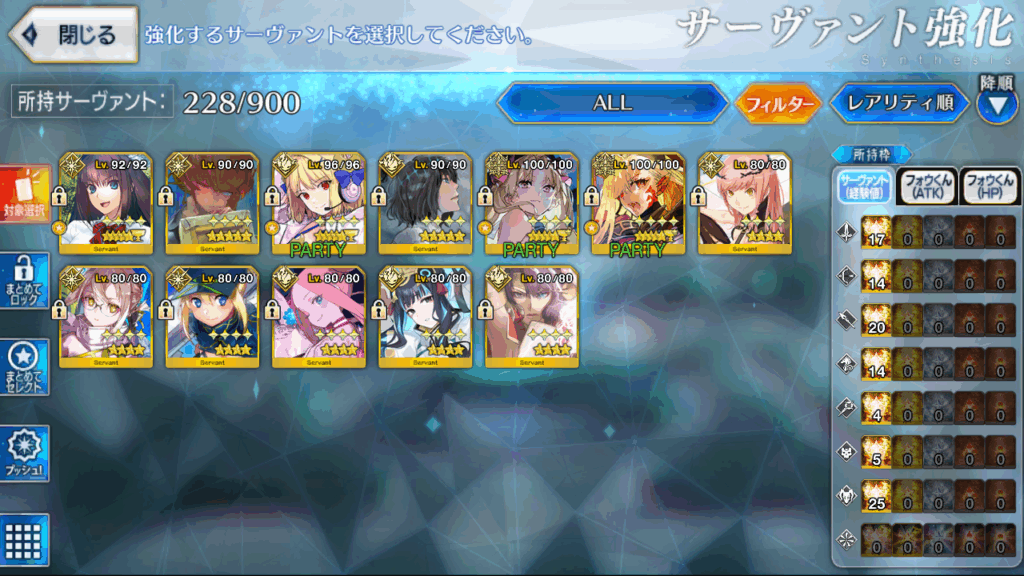Switch to the フォウくん (ATK) tab
The height and width of the screenshot is (576, 1024).
pos(926,186)
